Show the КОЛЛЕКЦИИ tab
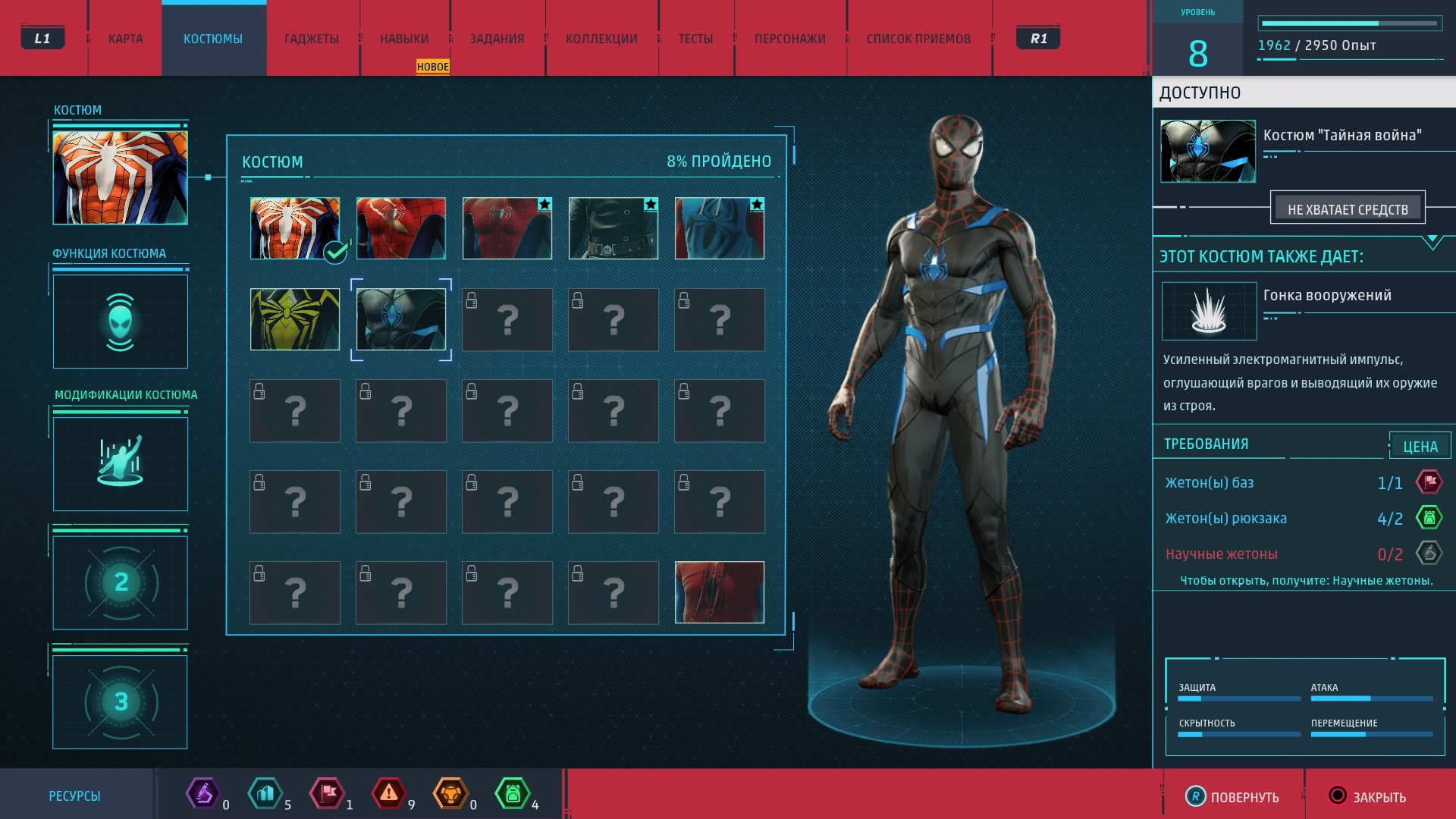Viewport: 1456px width, 819px height. [601, 39]
